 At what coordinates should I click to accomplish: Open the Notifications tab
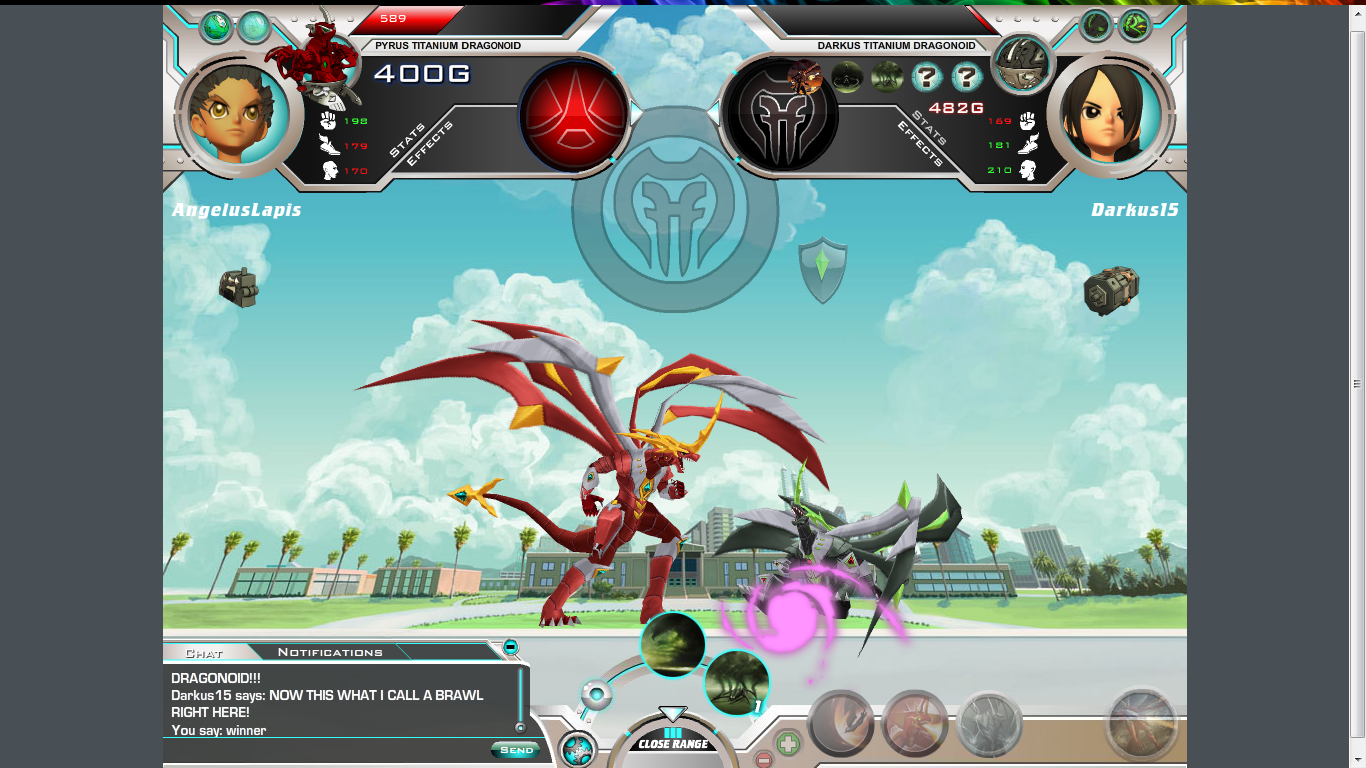(x=330, y=653)
